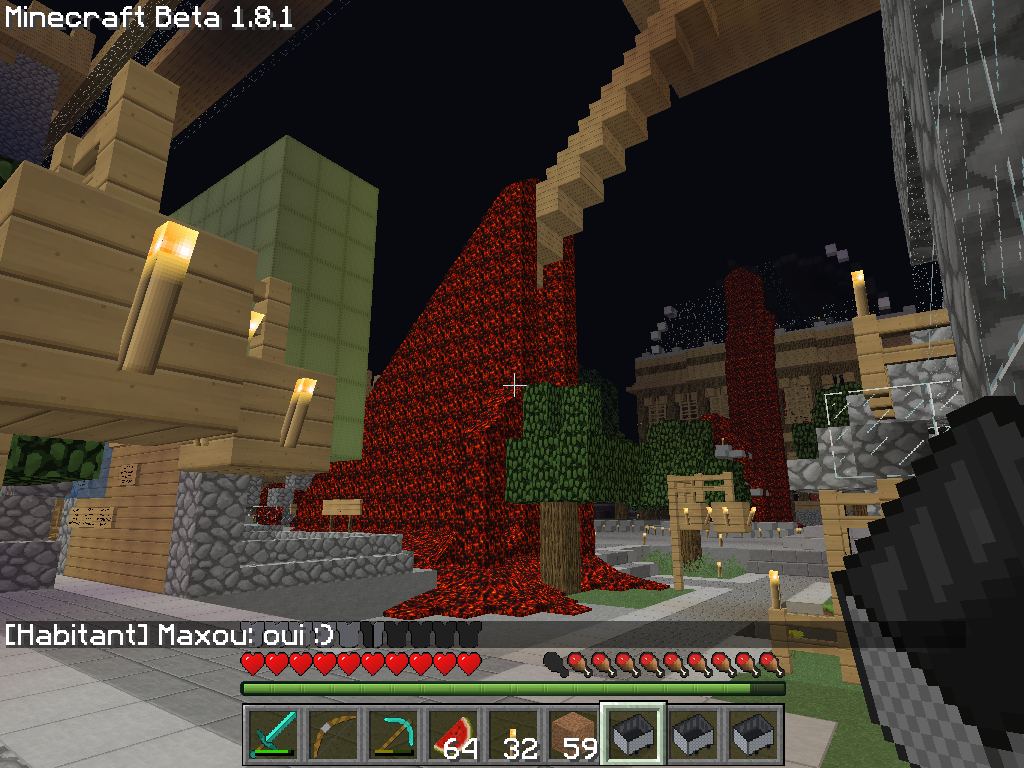
Task: Select the diamond sword hotbar slot
Action: pyautogui.click(x=273, y=736)
